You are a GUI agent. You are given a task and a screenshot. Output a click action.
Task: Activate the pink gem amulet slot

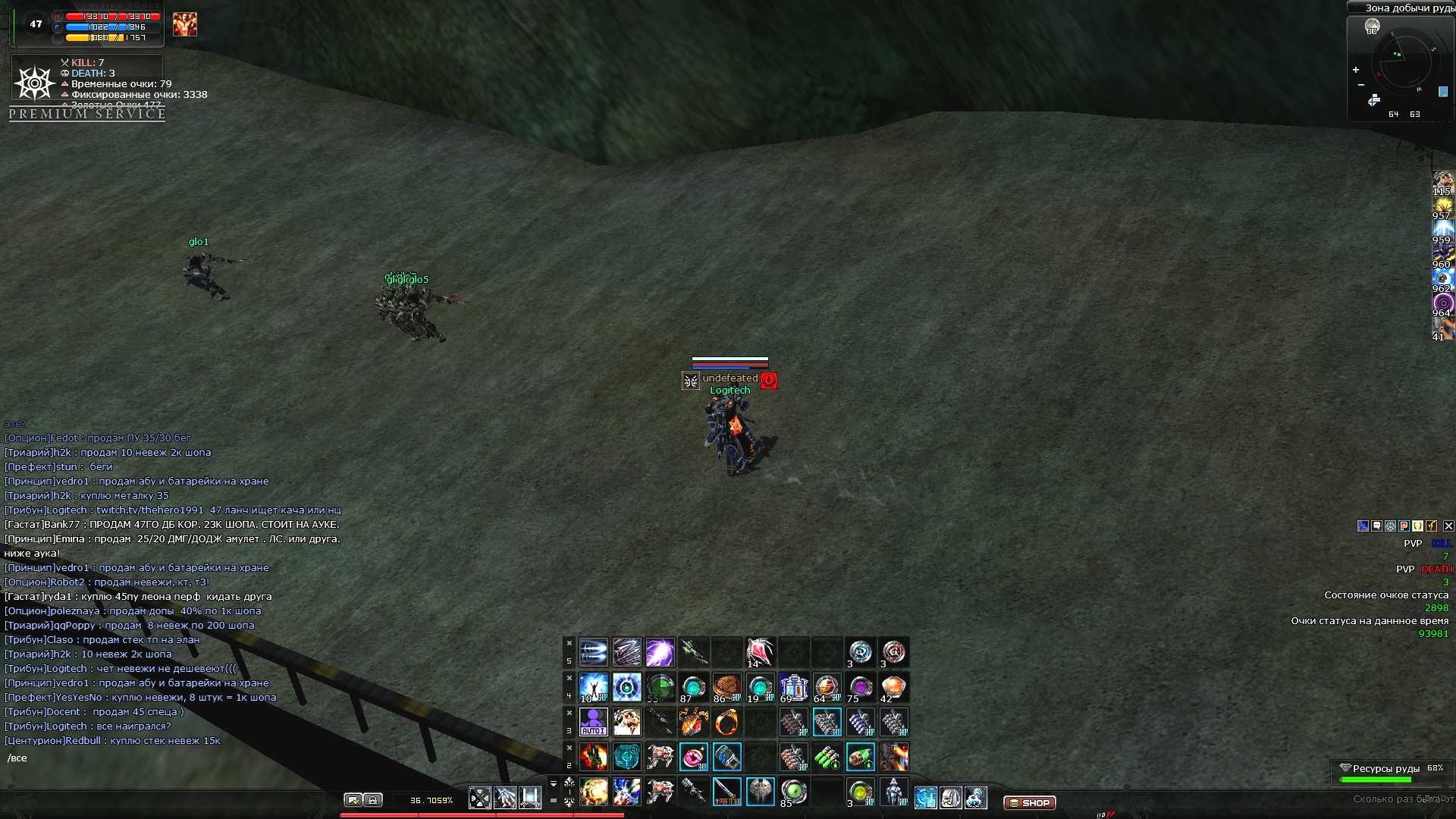pos(693,757)
